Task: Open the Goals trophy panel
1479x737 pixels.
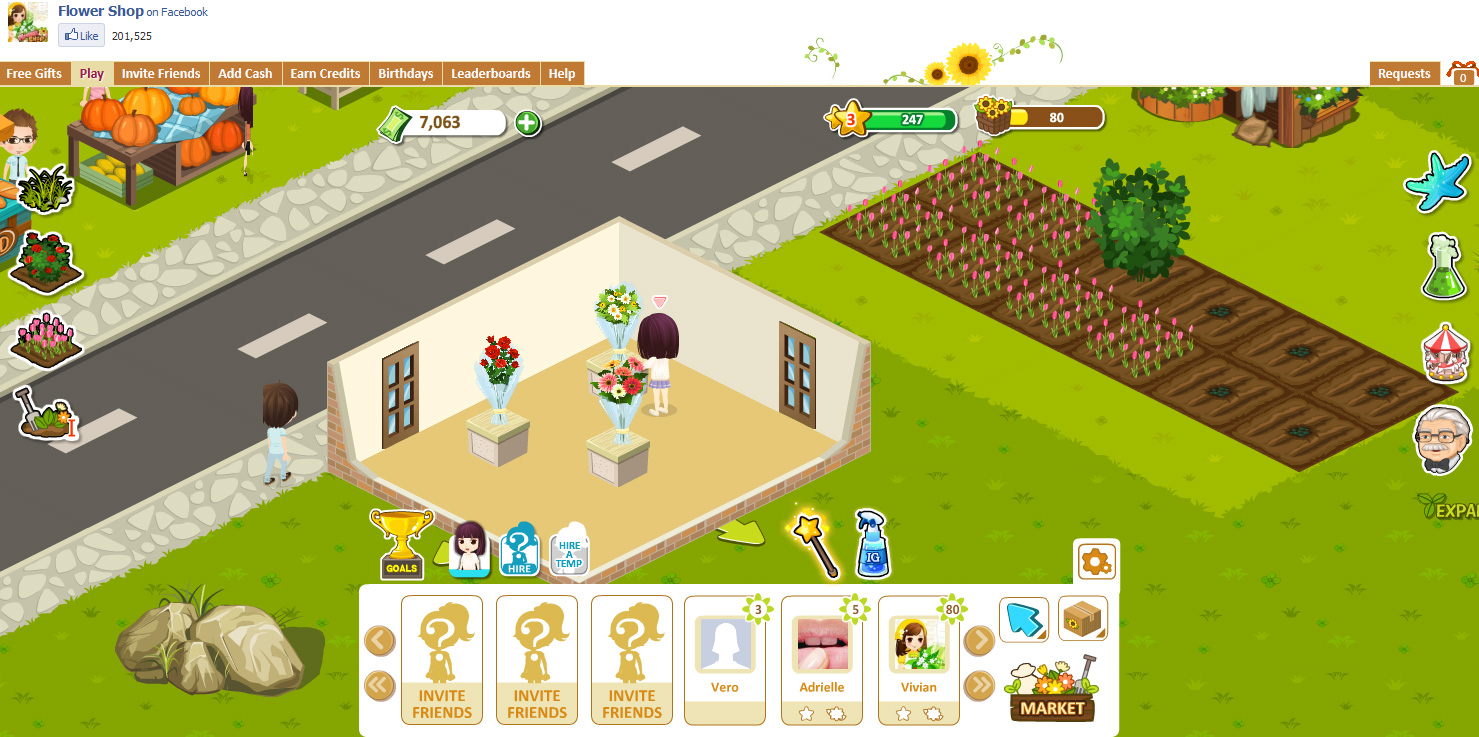Action: [400, 543]
